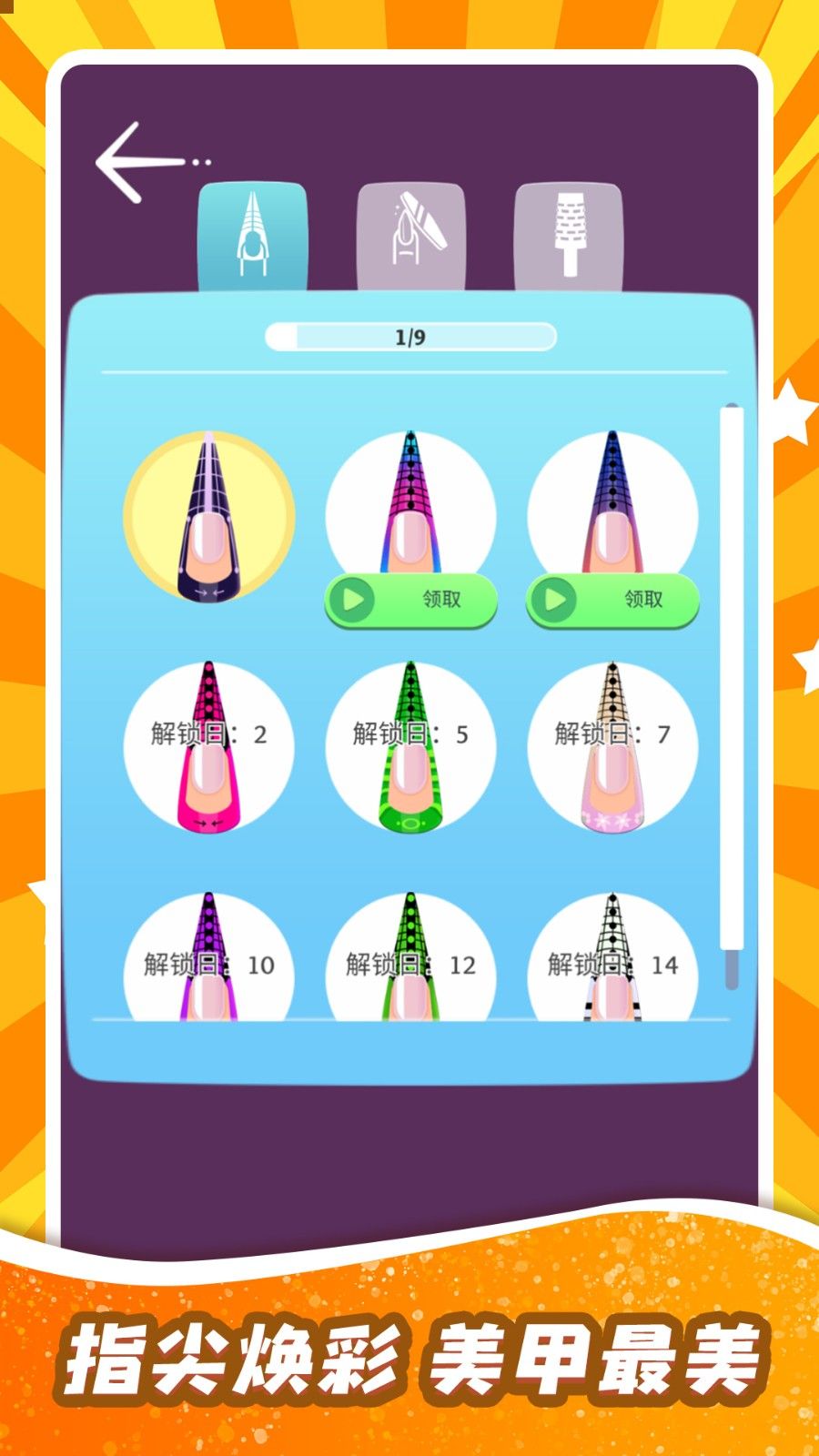The width and height of the screenshot is (819, 1456).
Task: Choose the beige floral nail form, day 7
Action: tap(612, 747)
